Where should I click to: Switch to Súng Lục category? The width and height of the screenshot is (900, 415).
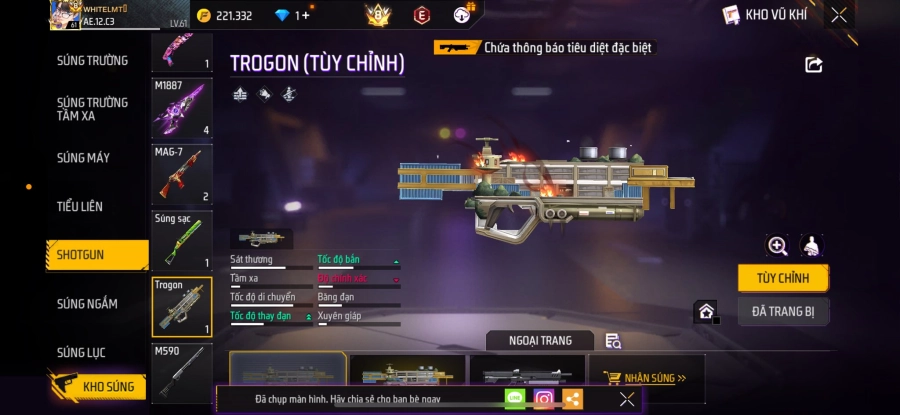point(81,352)
